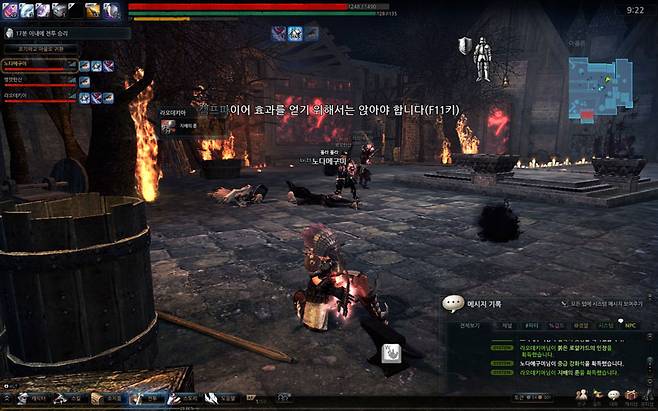Open the 길드 chat tab

(555, 325)
